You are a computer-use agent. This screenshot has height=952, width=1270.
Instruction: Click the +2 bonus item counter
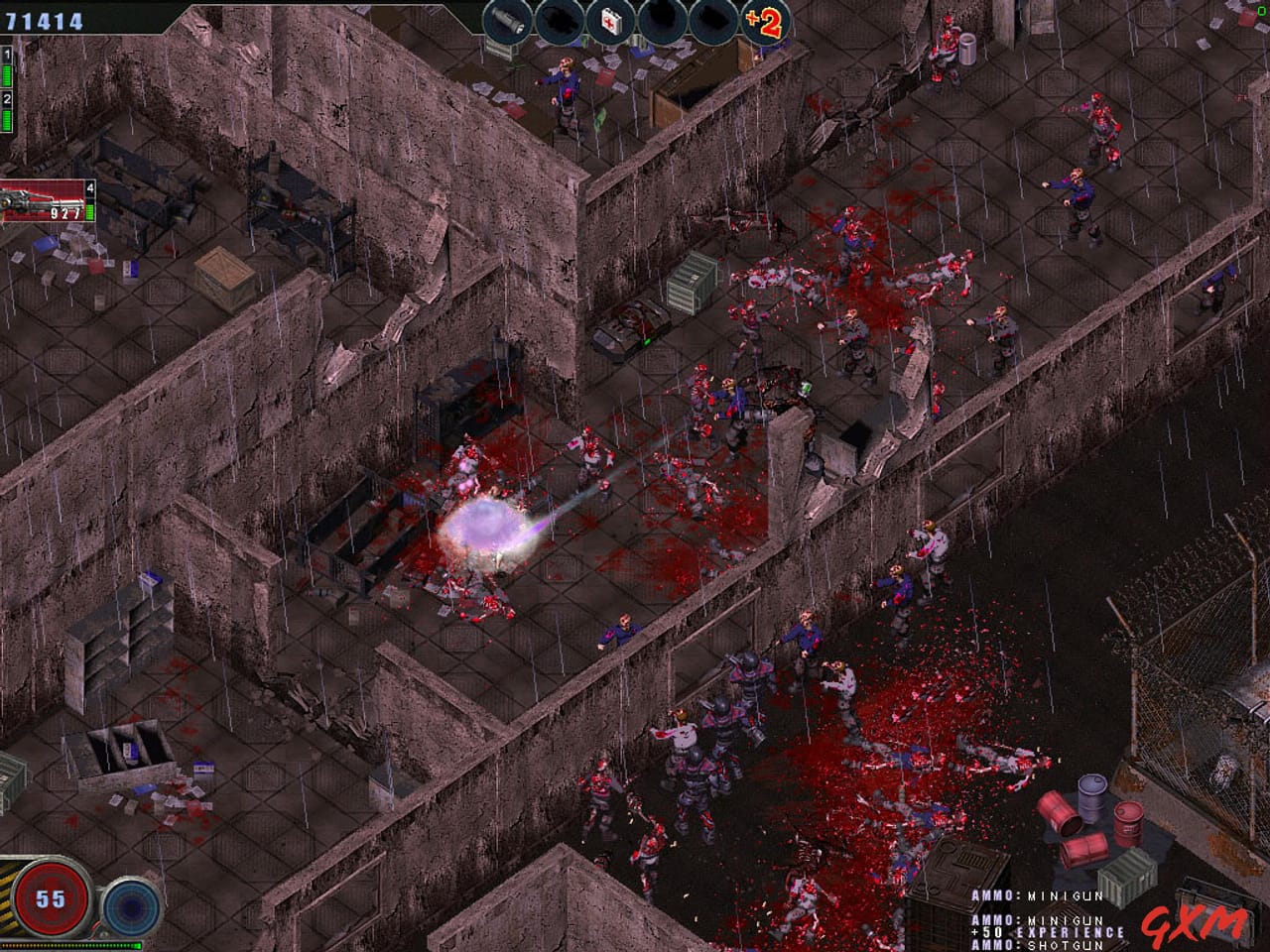tap(767, 19)
